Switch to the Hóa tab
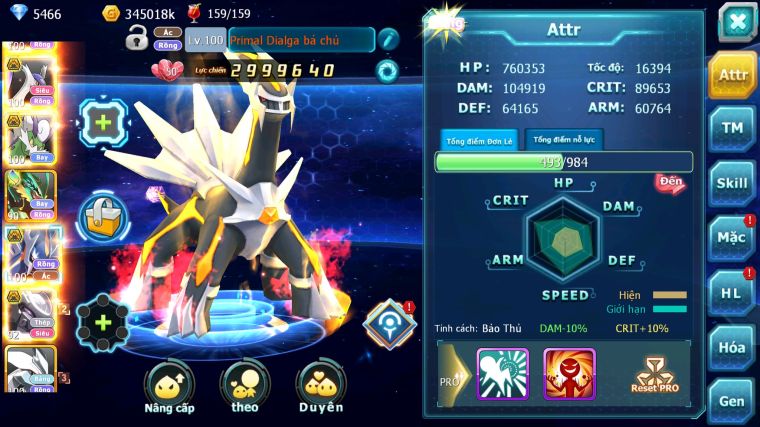Image resolution: width=760 pixels, height=427 pixels. pos(733,347)
